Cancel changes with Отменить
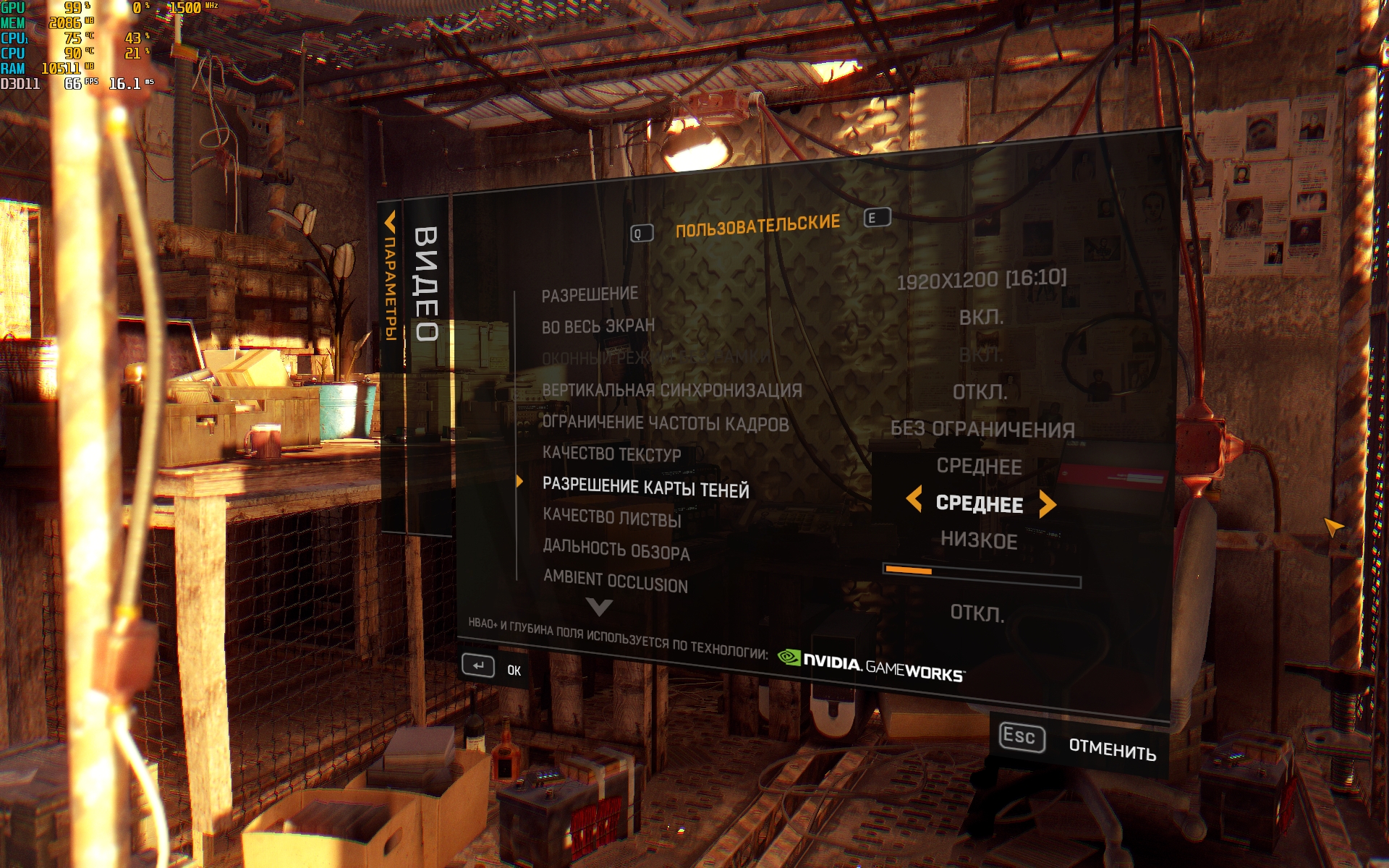This screenshot has width=1389, height=868. [x=1111, y=749]
